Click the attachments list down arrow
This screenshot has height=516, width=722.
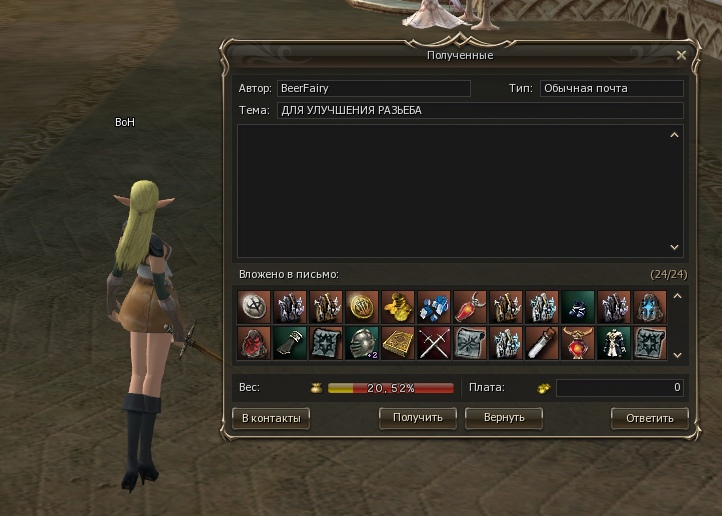click(676, 354)
